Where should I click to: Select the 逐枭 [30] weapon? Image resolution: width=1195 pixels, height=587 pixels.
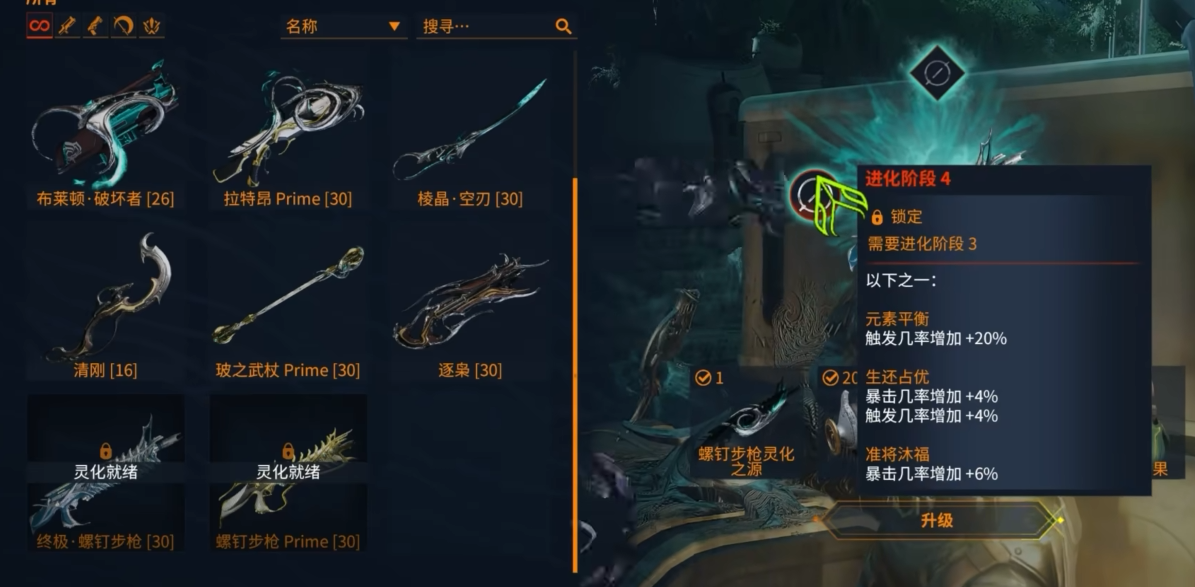pos(470,305)
